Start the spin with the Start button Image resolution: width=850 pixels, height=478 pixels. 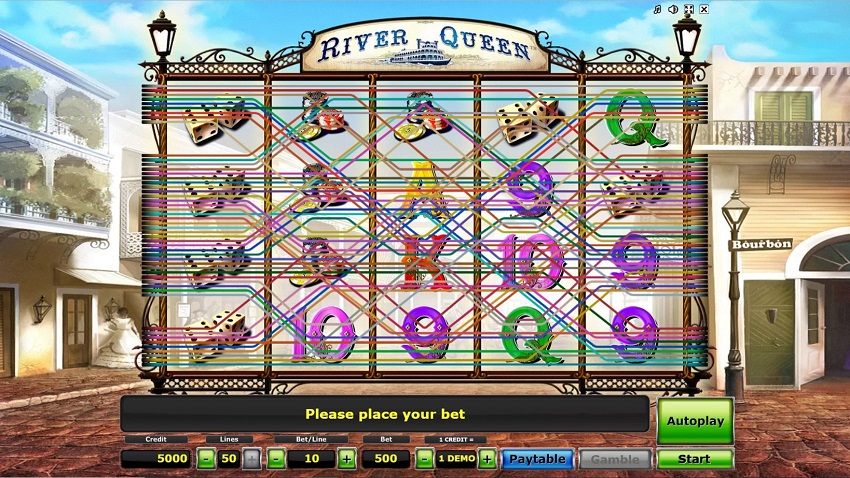[x=695, y=459]
